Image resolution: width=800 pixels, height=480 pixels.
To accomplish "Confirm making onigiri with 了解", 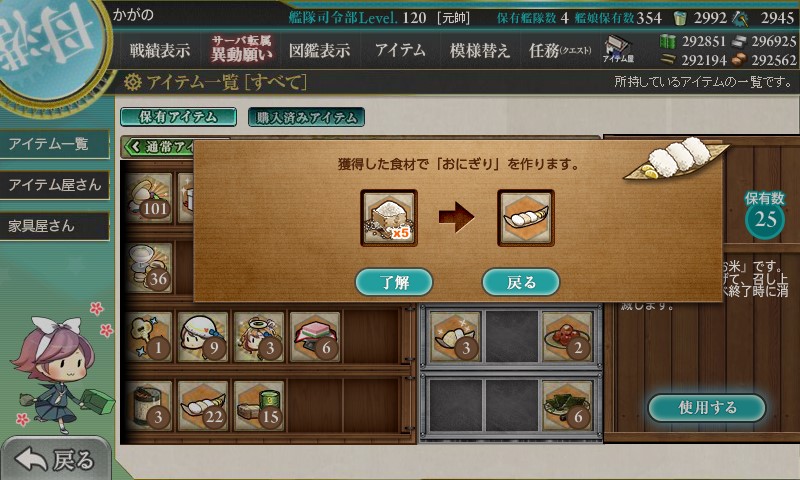I will pos(394,282).
